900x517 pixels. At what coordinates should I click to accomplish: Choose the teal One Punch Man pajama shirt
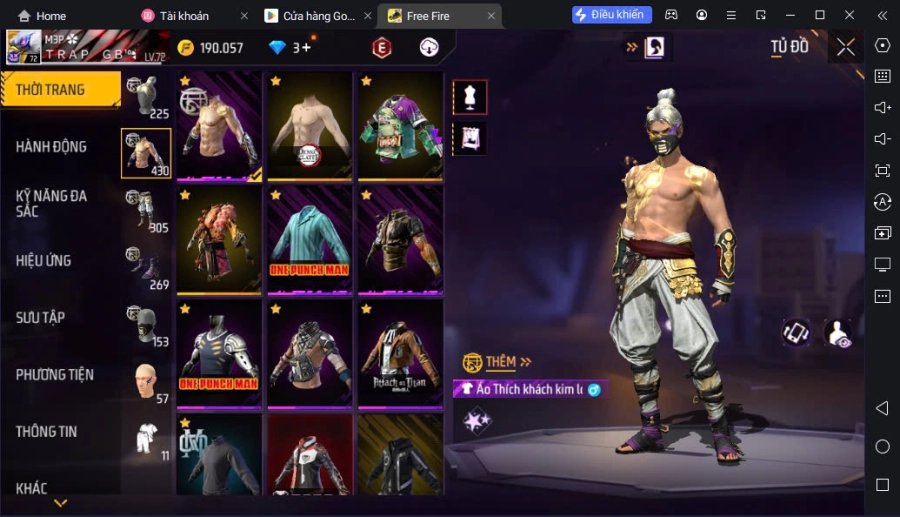(309, 237)
